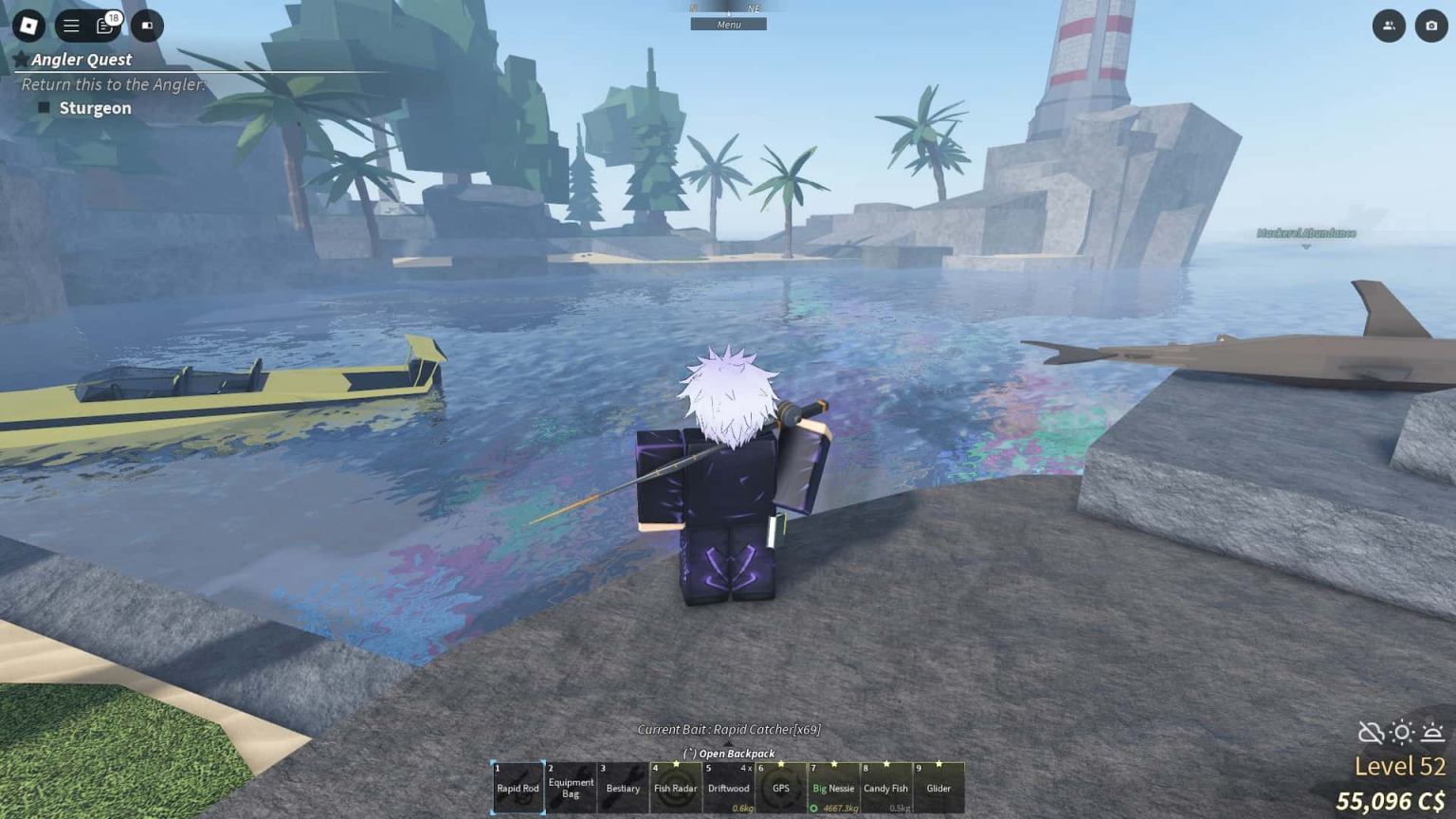
Task: Select the Rapid Rod in hotbar slot 1
Action: (x=518, y=788)
